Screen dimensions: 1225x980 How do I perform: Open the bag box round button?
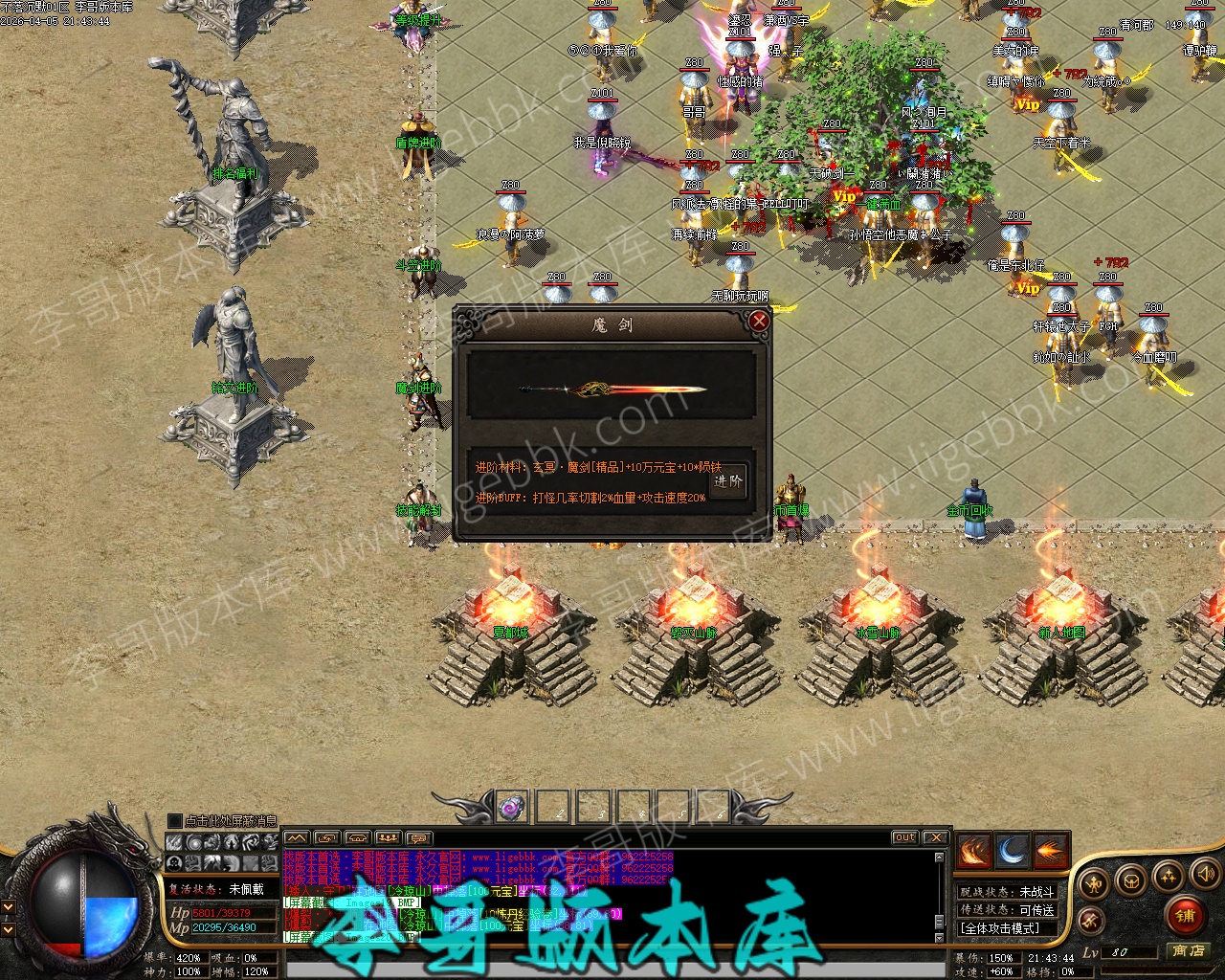point(1132,880)
